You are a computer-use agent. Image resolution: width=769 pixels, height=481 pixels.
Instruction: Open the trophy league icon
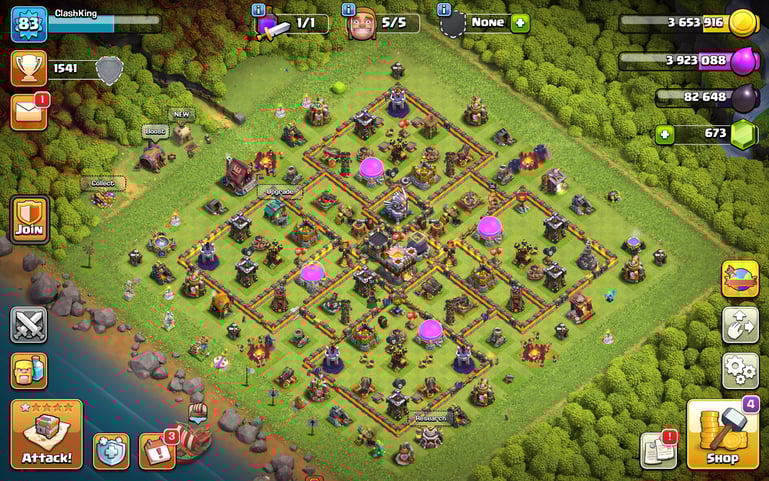coord(29,68)
